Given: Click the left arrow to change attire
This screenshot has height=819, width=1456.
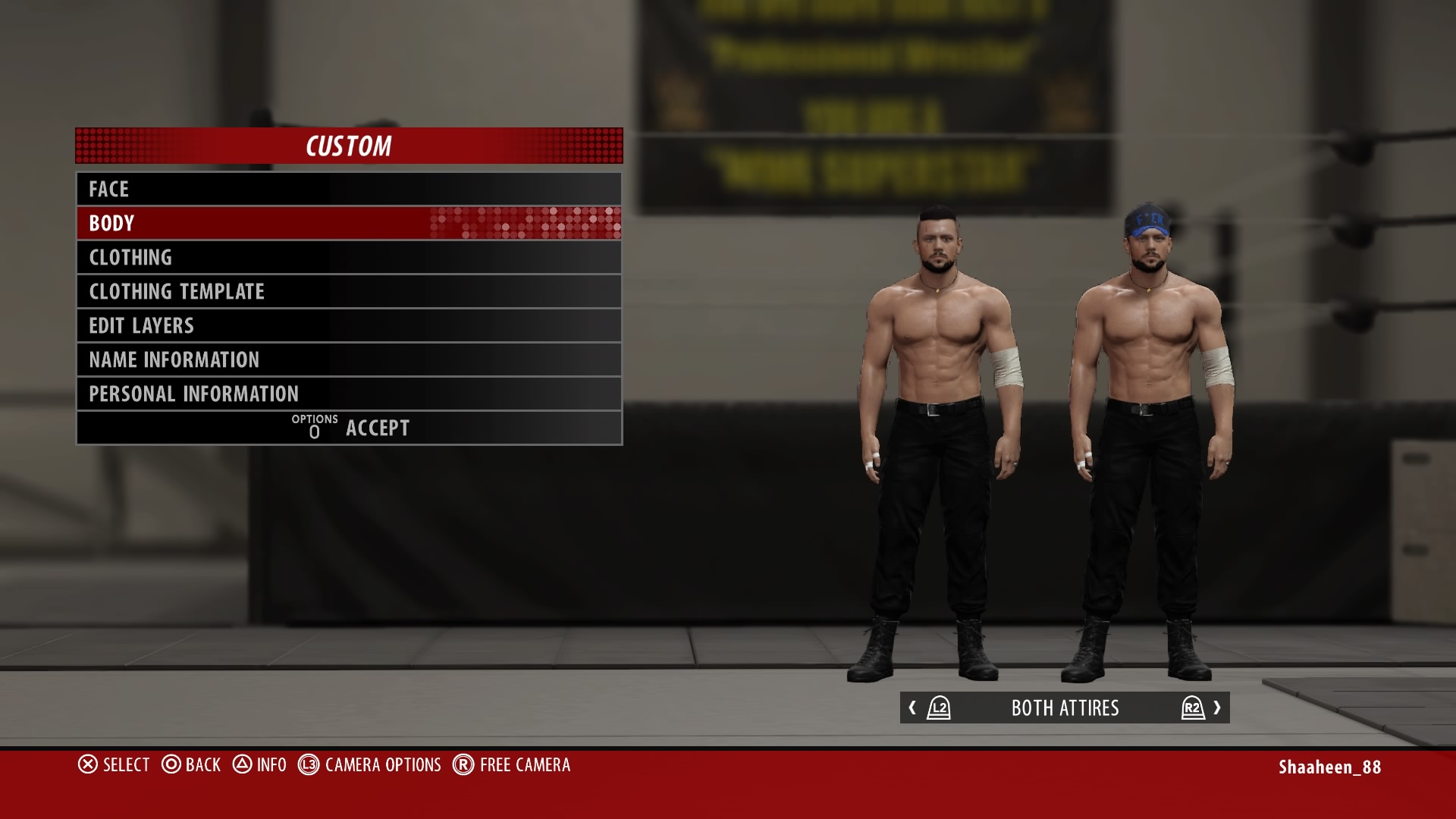Looking at the screenshot, I should pos(912,708).
